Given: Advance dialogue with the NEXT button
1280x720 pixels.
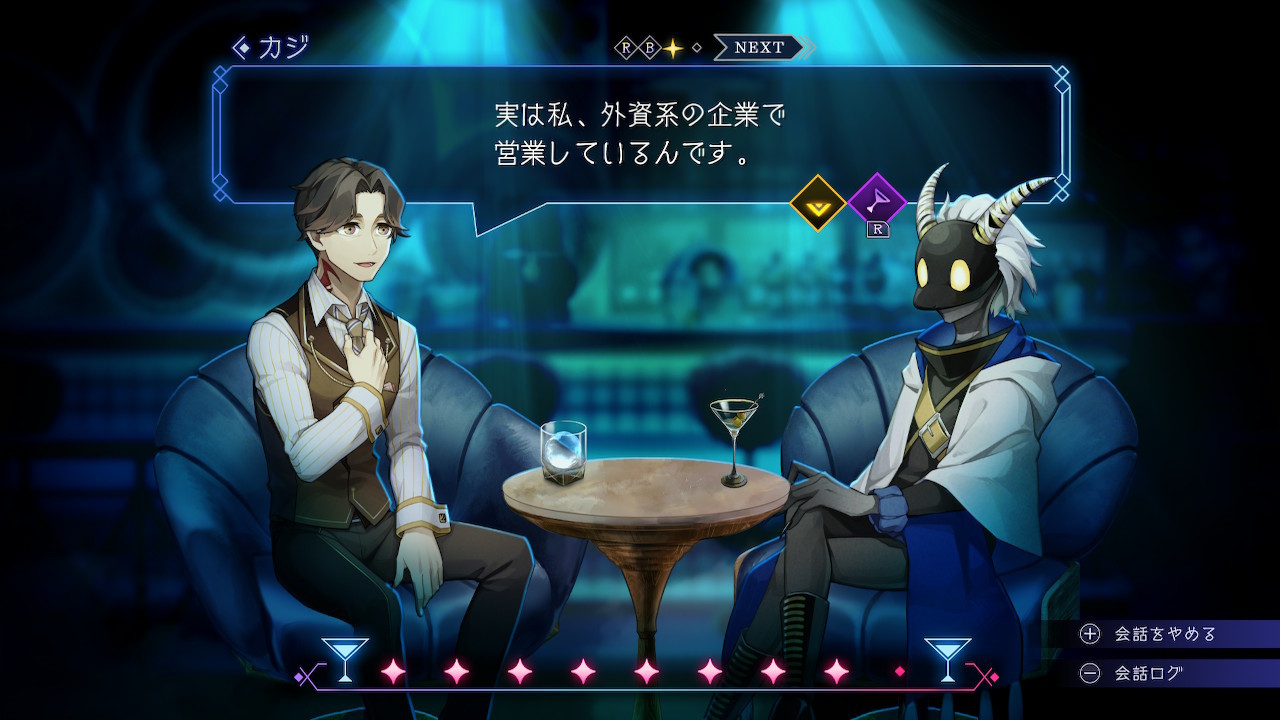Looking at the screenshot, I should 758,47.
